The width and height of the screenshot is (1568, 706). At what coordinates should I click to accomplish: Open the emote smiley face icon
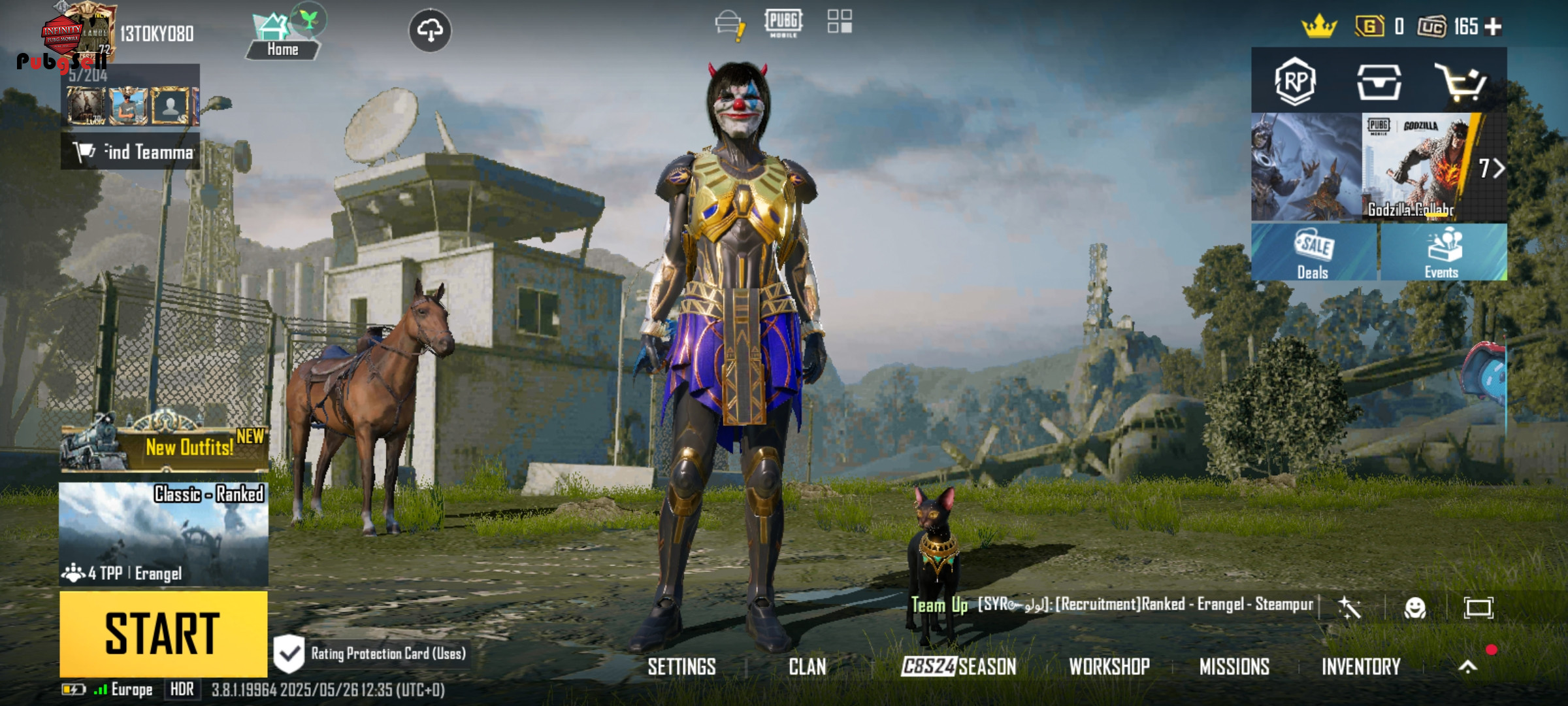click(x=1414, y=608)
